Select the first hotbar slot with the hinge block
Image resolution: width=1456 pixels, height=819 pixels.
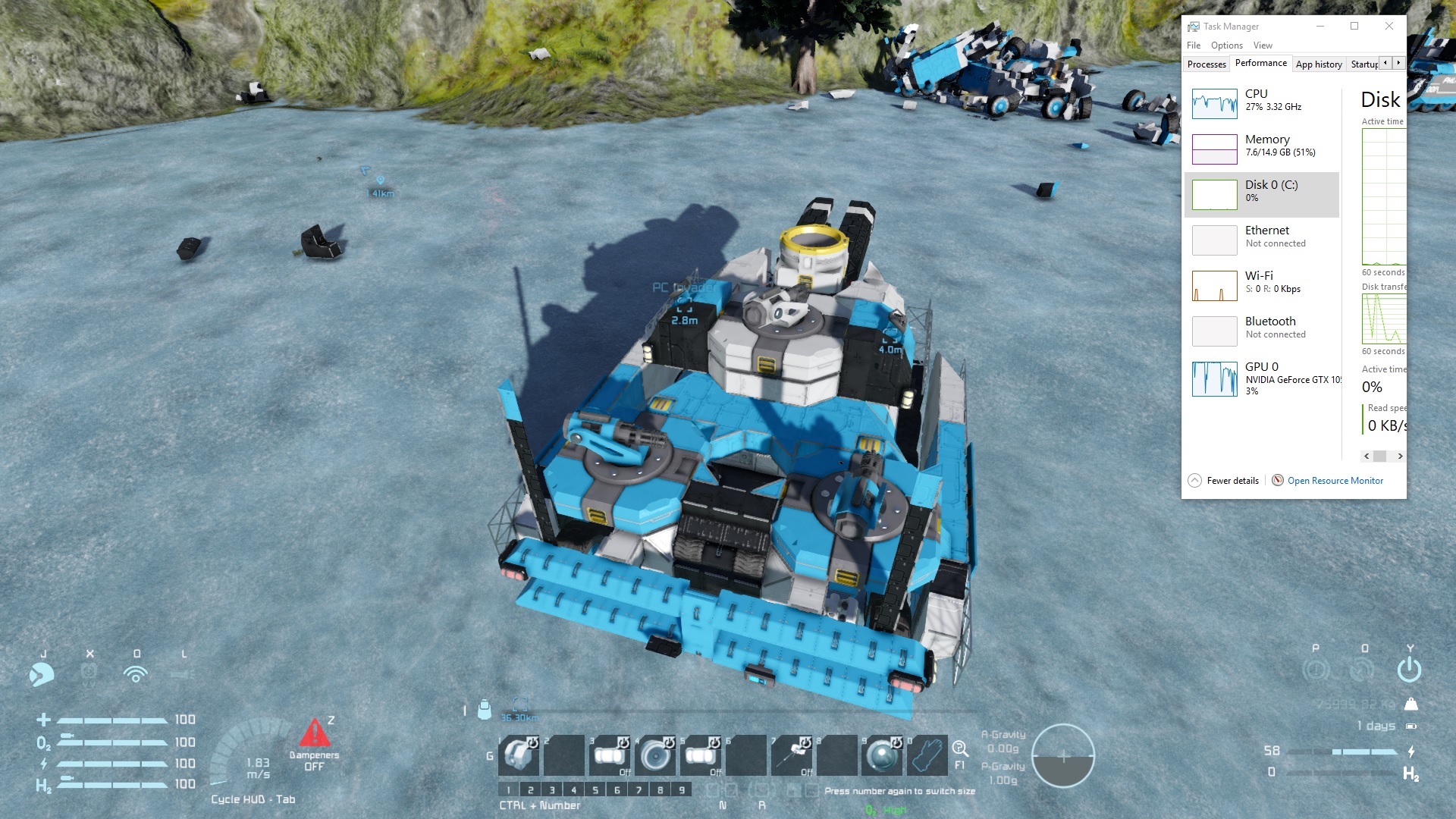pyautogui.click(x=519, y=755)
